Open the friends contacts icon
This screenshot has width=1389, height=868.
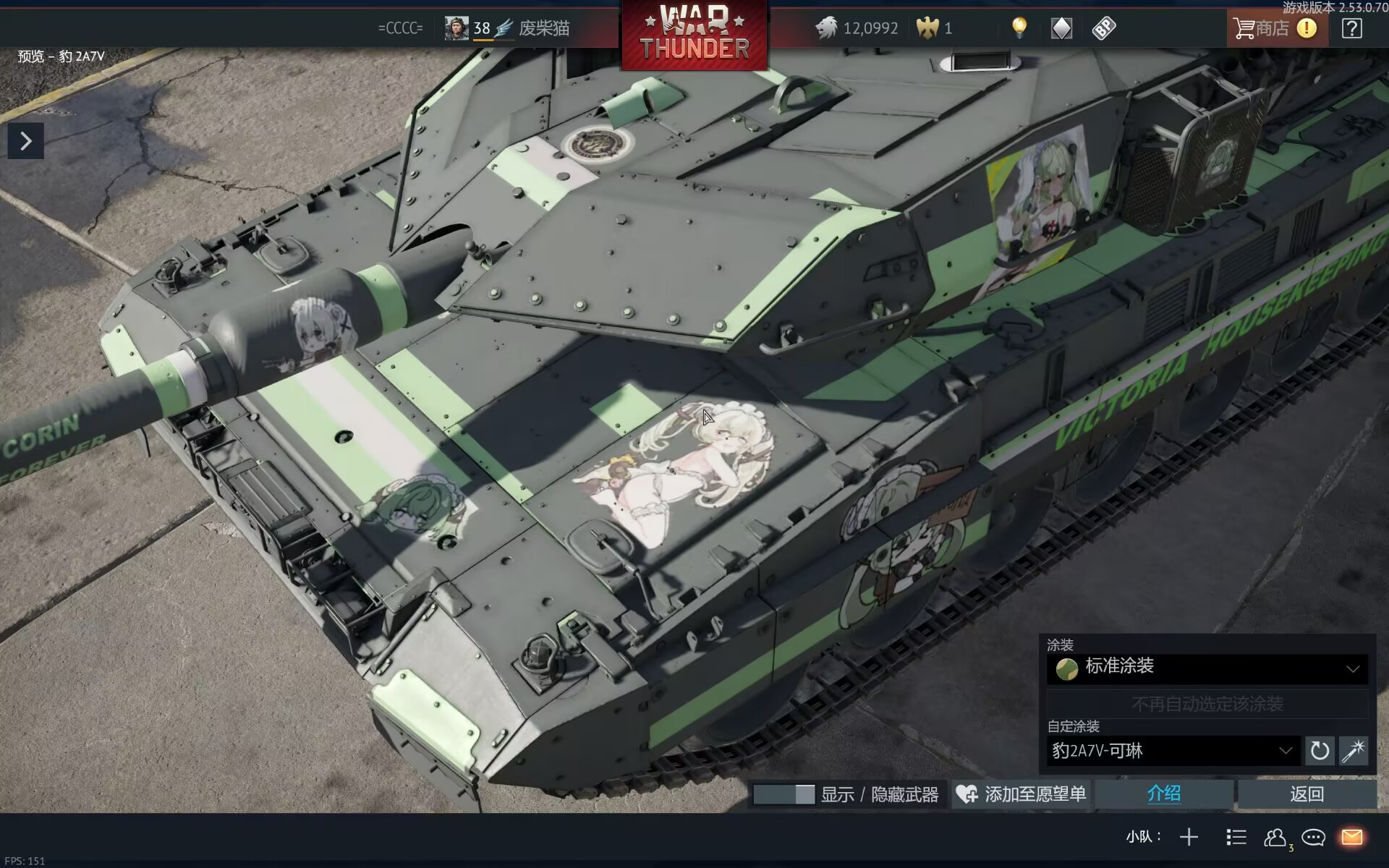click(x=1275, y=838)
